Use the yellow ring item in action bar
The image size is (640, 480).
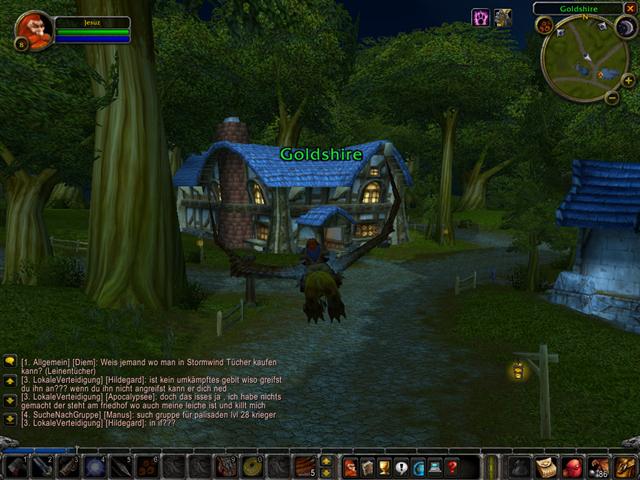(251, 467)
